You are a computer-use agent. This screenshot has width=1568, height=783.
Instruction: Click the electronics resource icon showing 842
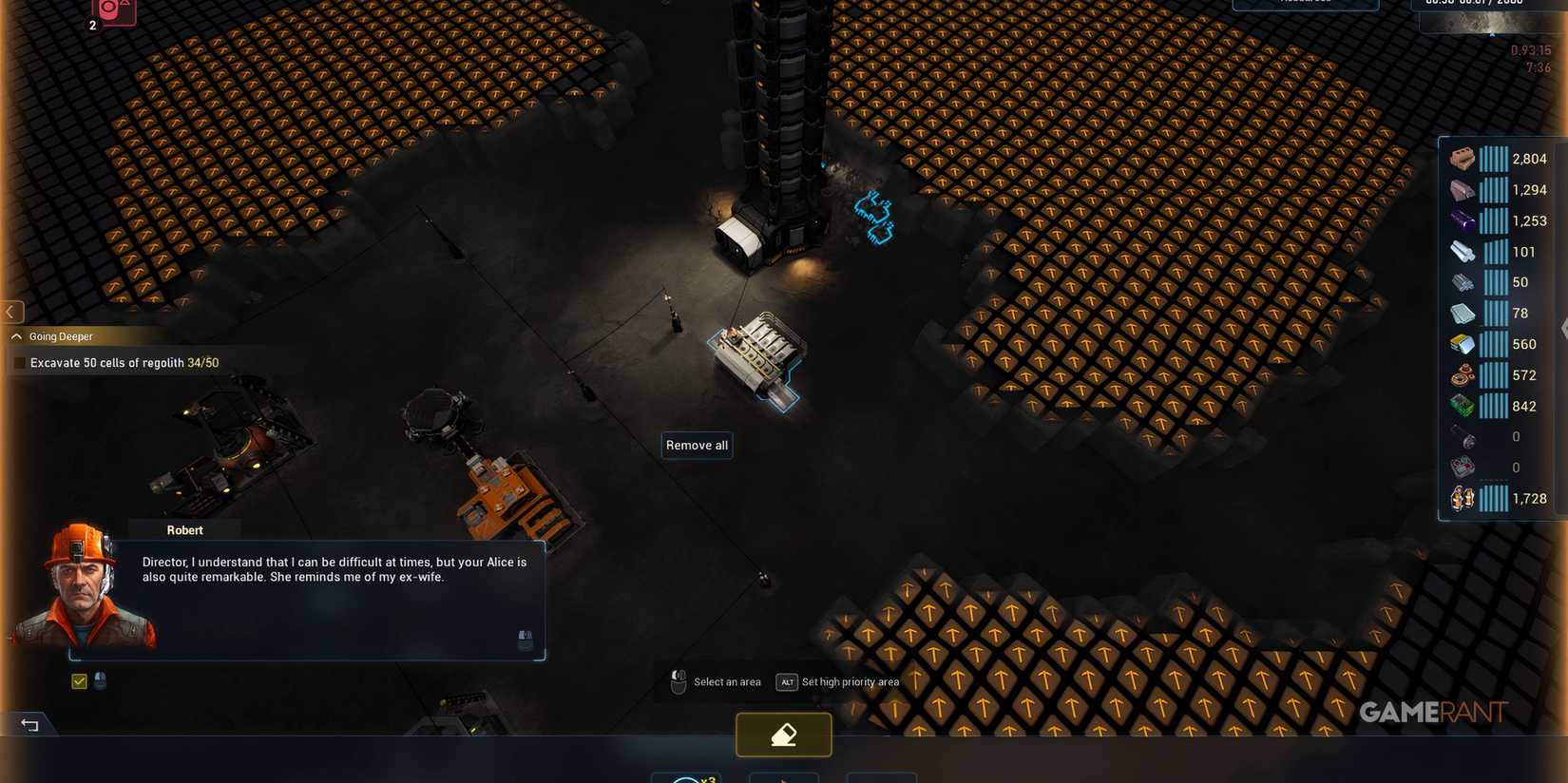click(1461, 406)
